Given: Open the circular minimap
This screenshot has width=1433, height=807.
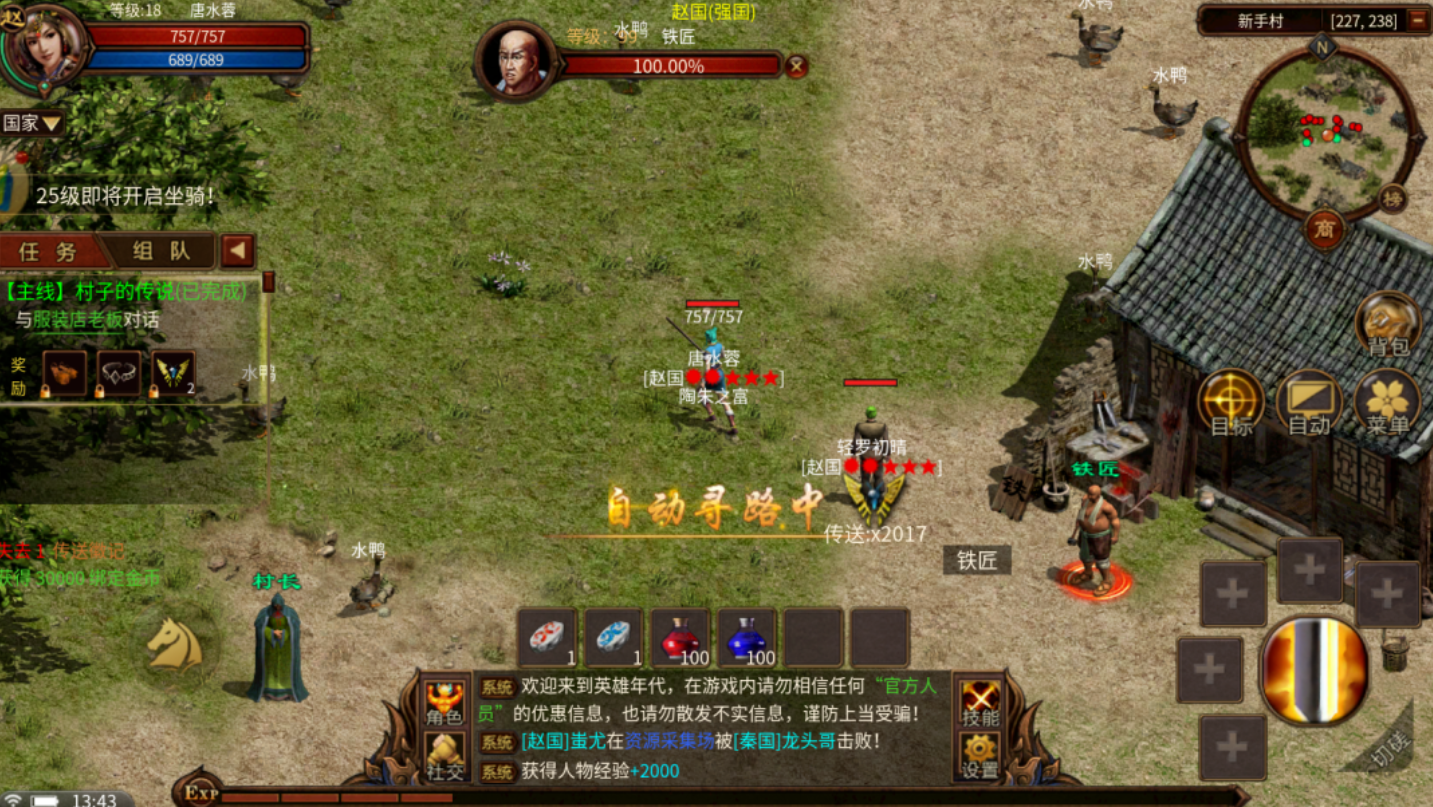Looking at the screenshot, I should click(x=1325, y=134).
